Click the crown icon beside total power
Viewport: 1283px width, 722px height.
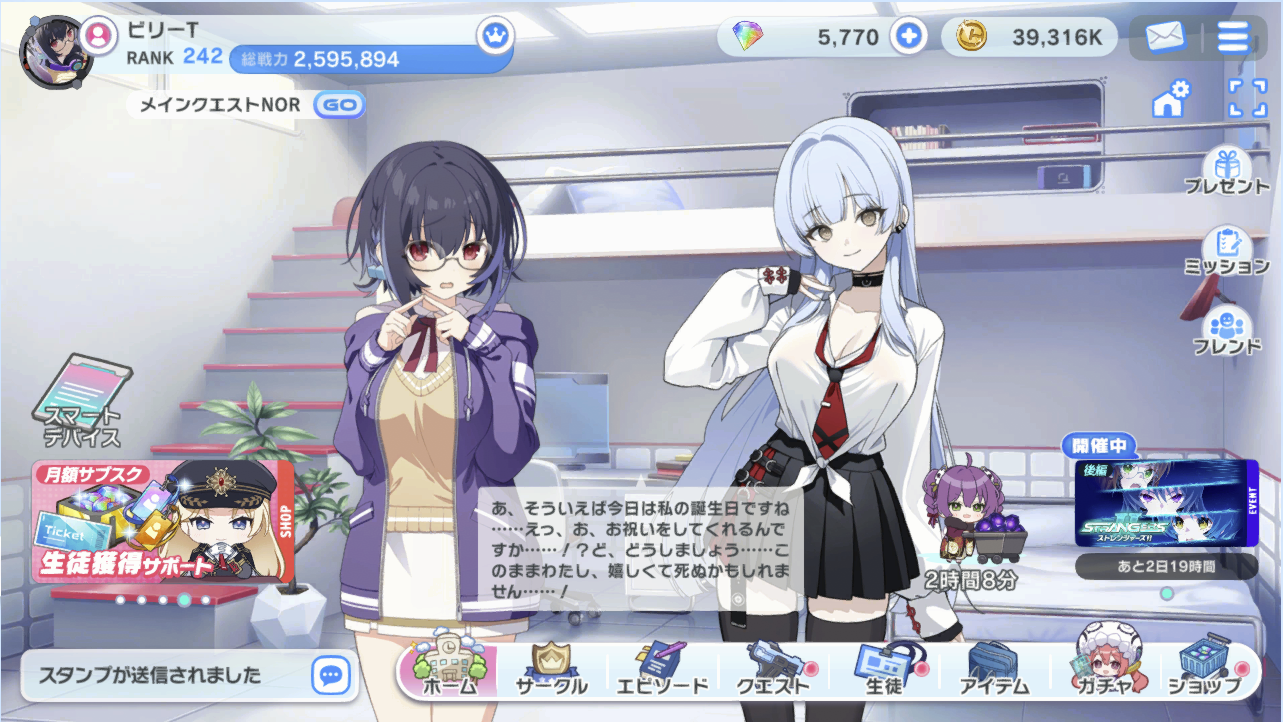[493, 37]
